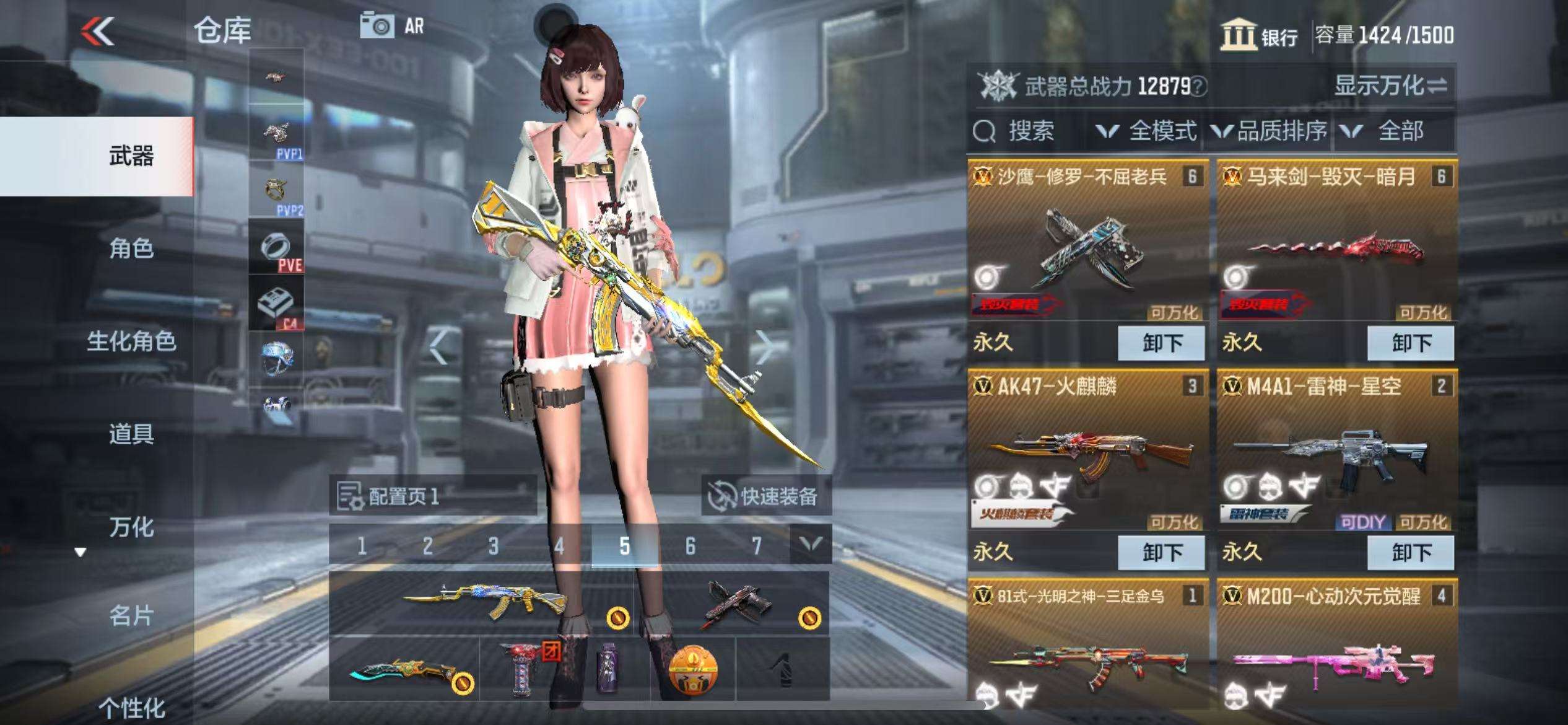Screen dimensions: 1568x725
Task: Open the 全部 category filter dropdown
Action: pyautogui.click(x=1388, y=131)
